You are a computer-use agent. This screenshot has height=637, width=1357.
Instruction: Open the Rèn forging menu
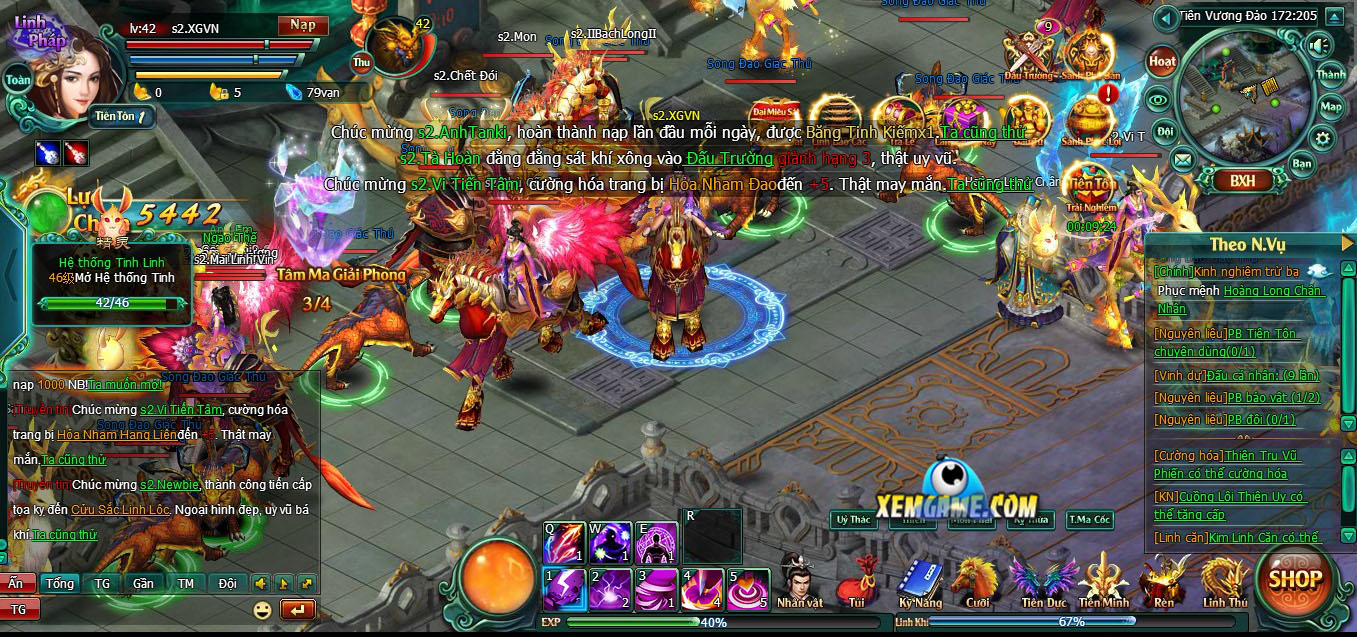(1164, 580)
